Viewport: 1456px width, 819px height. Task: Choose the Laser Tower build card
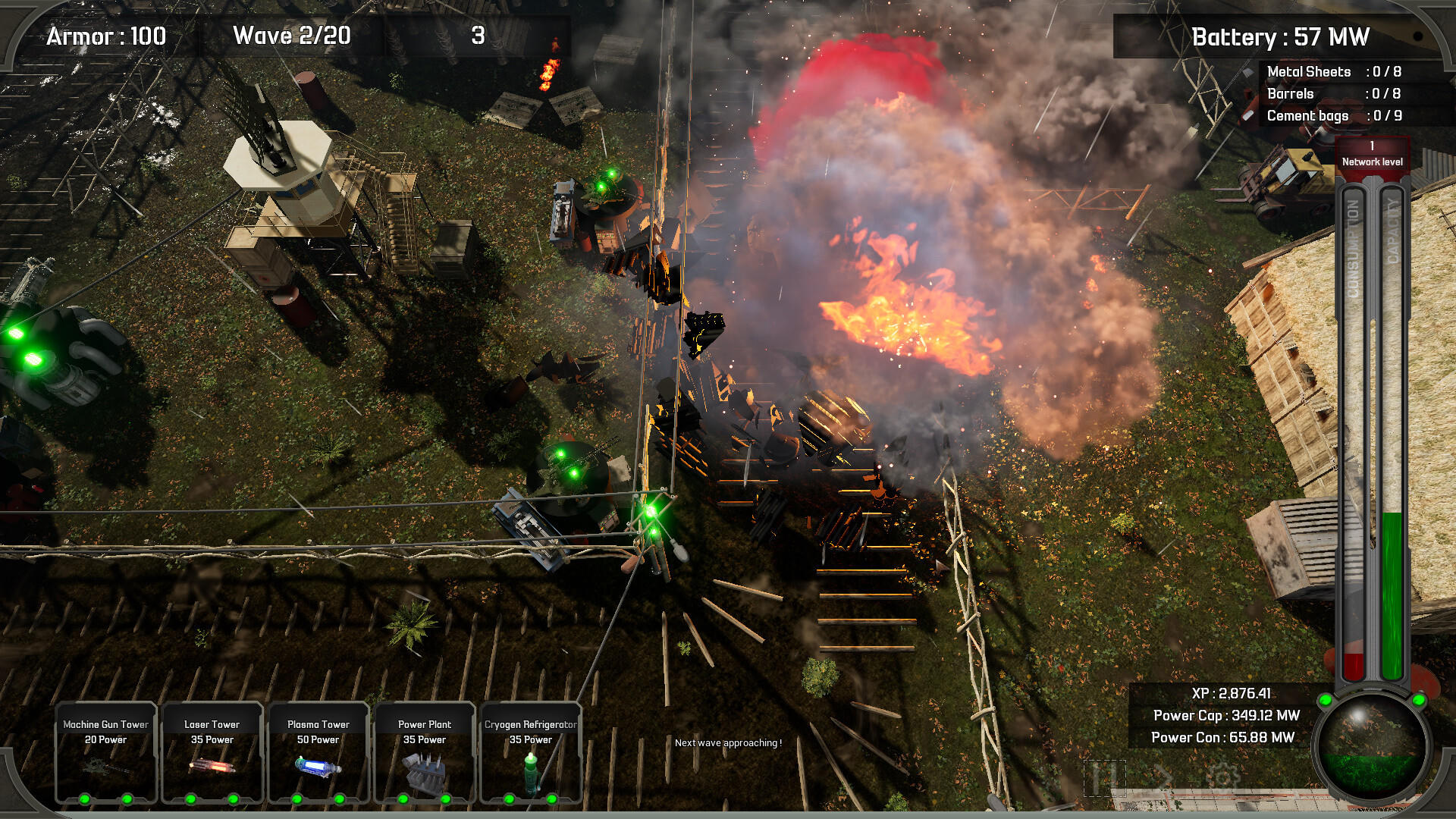click(x=212, y=752)
